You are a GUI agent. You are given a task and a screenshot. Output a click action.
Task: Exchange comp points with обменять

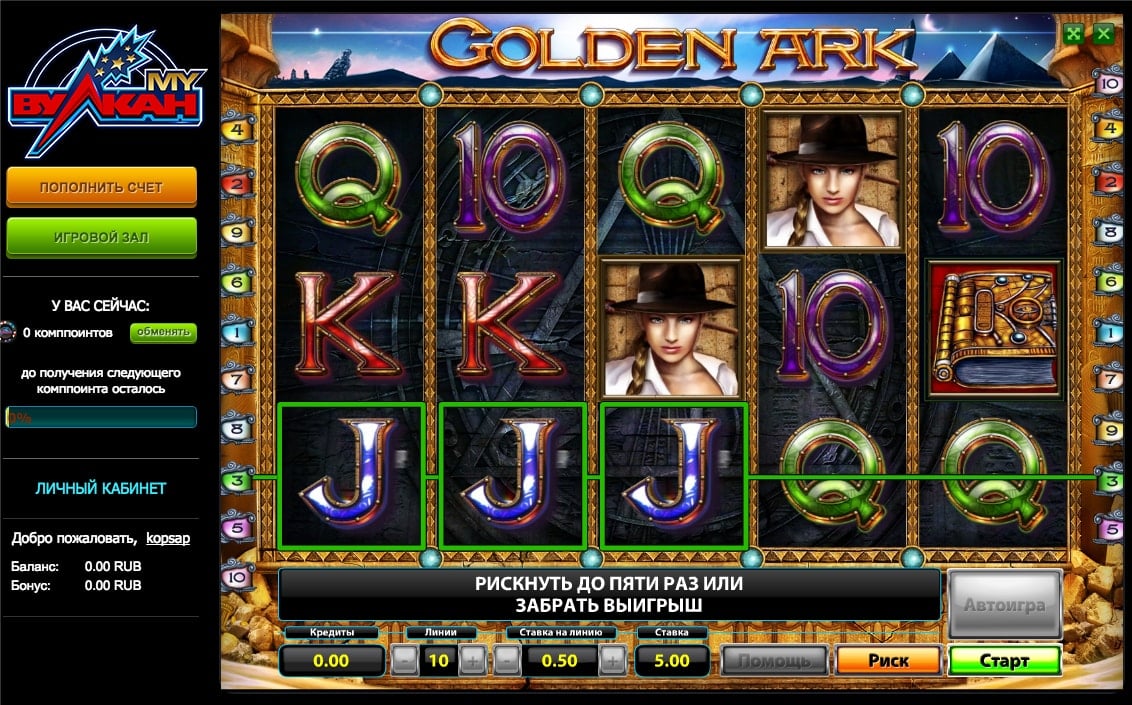click(163, 332)
